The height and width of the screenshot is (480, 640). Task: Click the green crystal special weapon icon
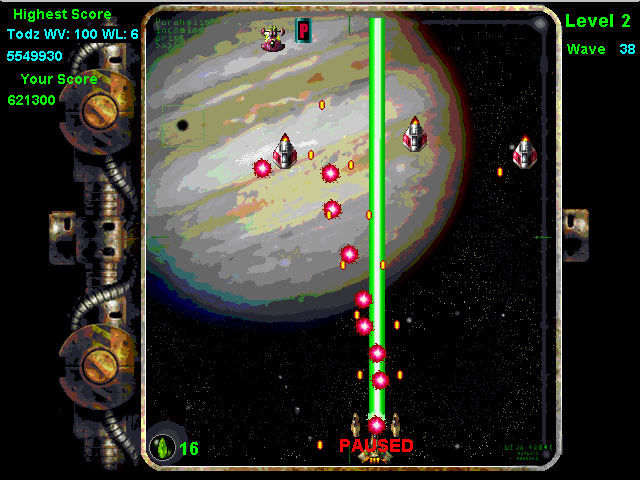coord(162,447)
